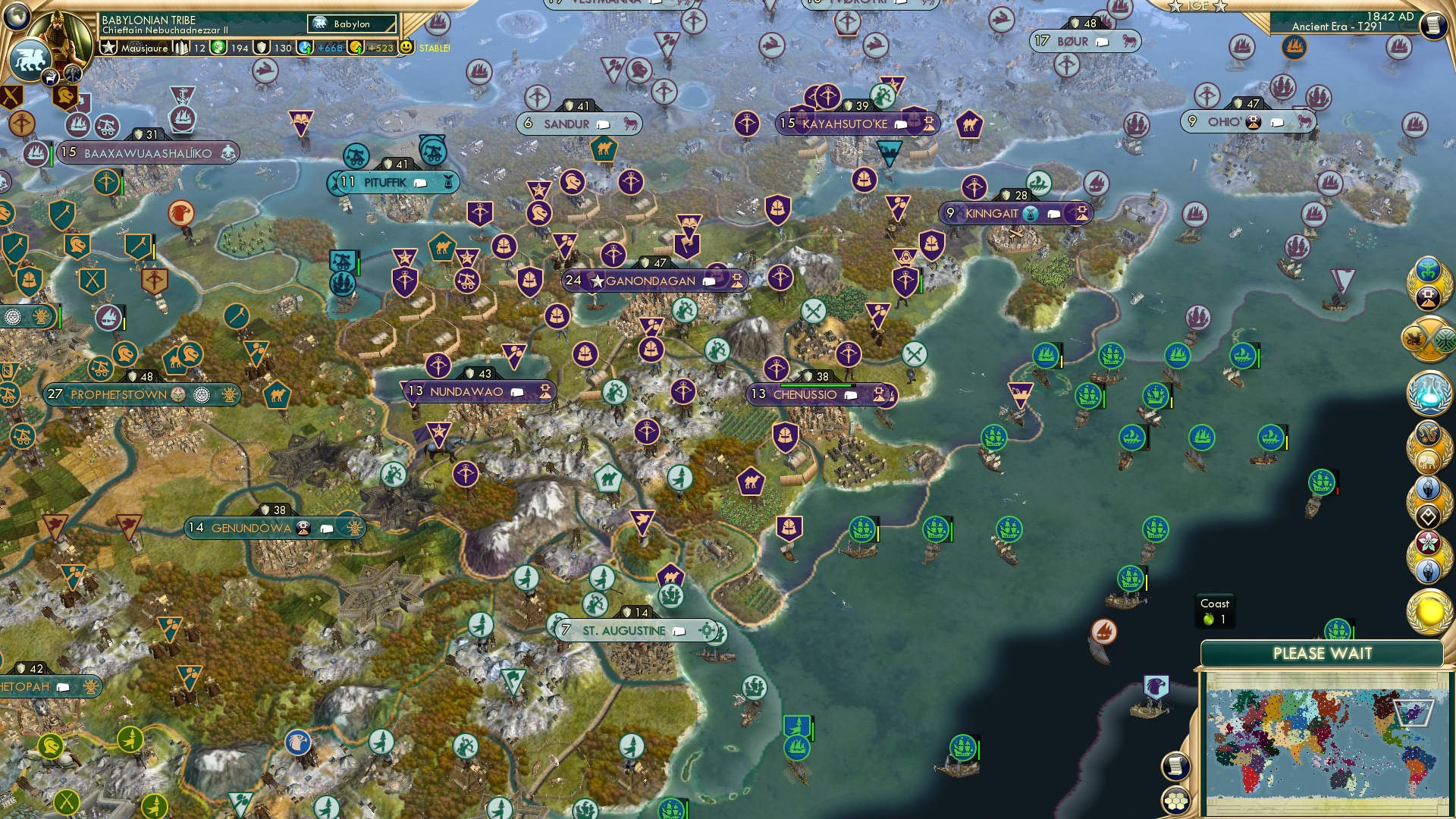Select the Nundawao city name label

click(466, 391)
